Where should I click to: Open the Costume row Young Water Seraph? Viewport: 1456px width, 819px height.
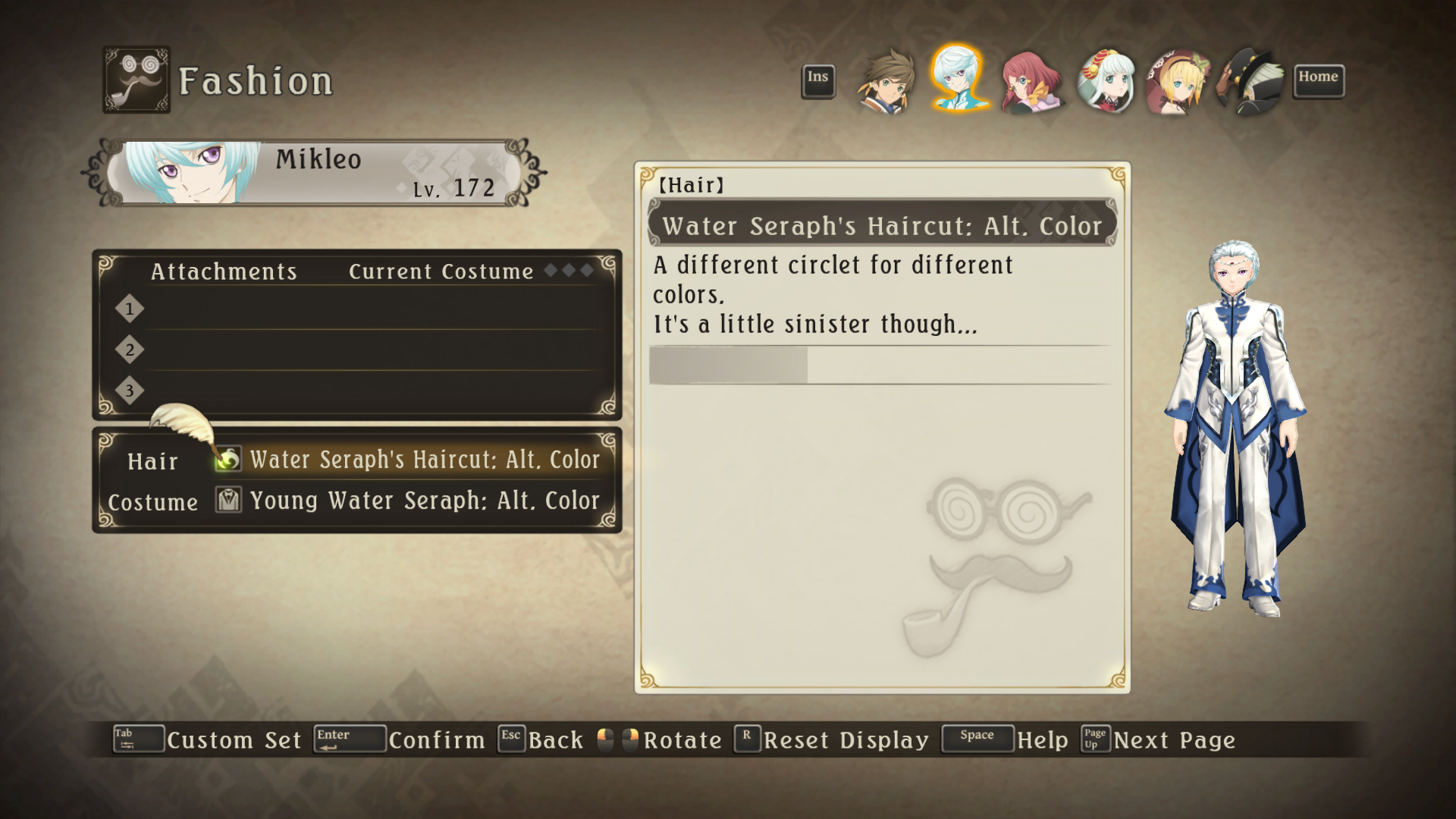pos(424,500)
